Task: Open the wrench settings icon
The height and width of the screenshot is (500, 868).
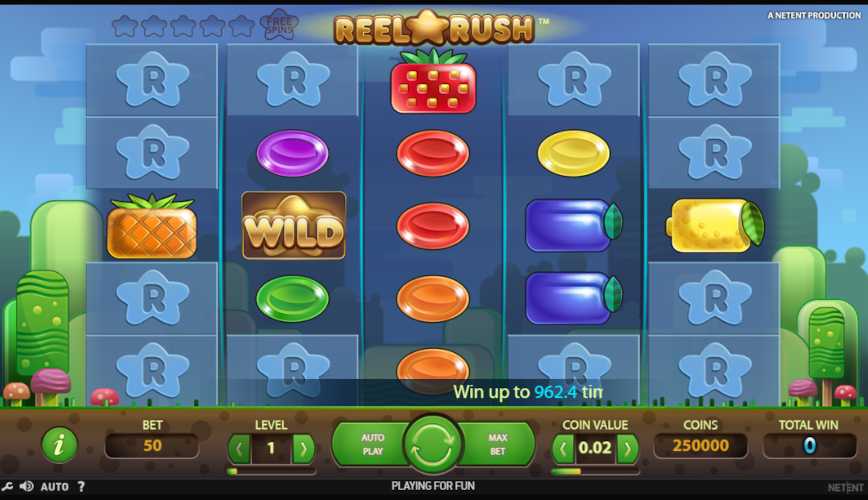Action: tap(8, 487)
